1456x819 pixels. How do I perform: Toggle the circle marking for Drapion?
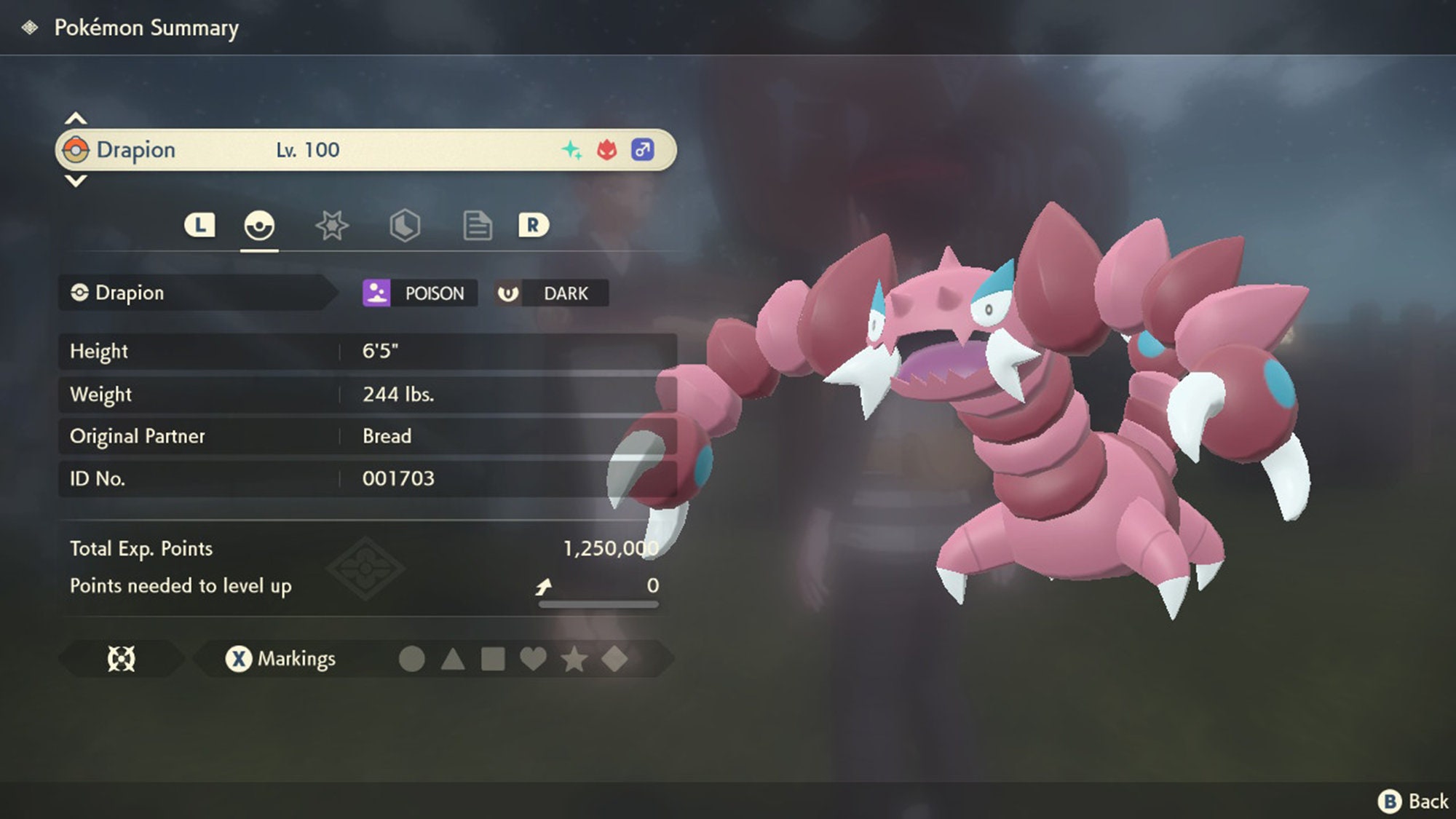415,658
